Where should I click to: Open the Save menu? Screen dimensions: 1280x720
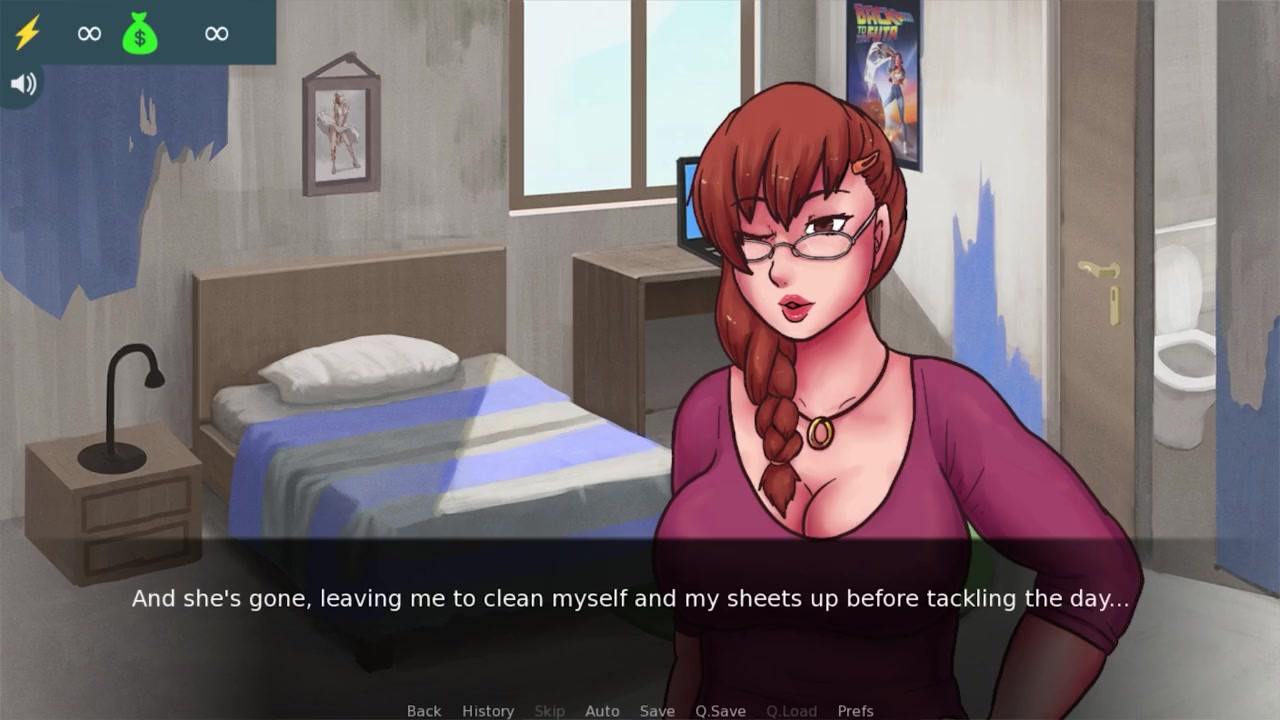(657, 710)
